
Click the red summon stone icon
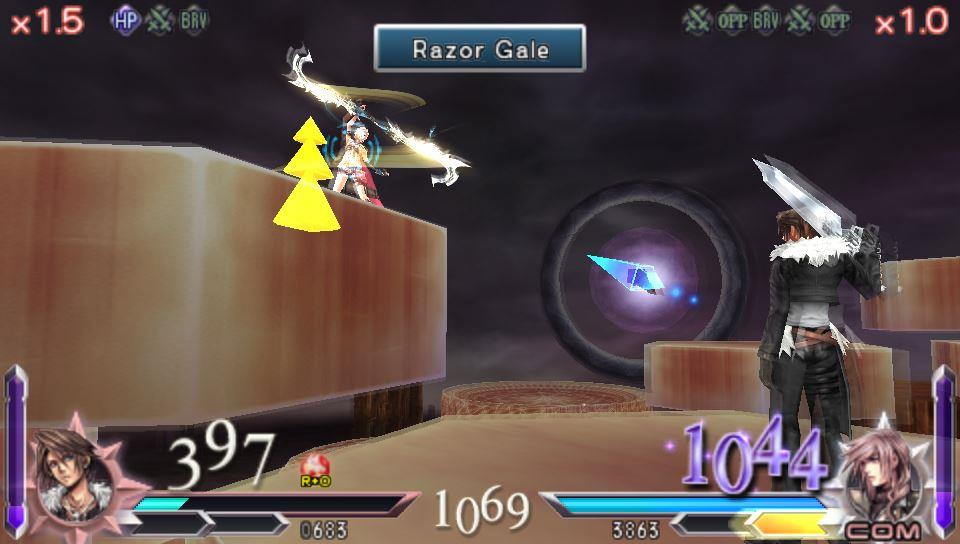[315, 465]
